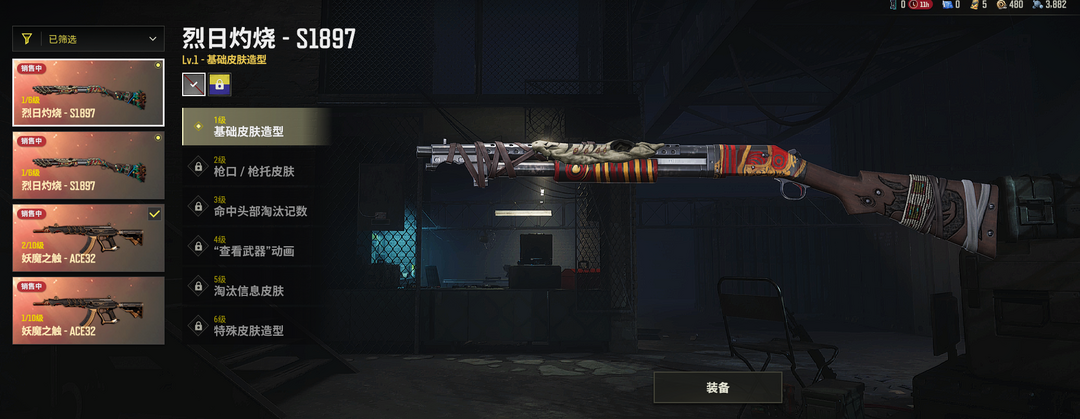The width and height of the screenshot is (1080, 419).
Task: Show level 5 淘汰信息皮肤 reward
Action: pos(256,286)
